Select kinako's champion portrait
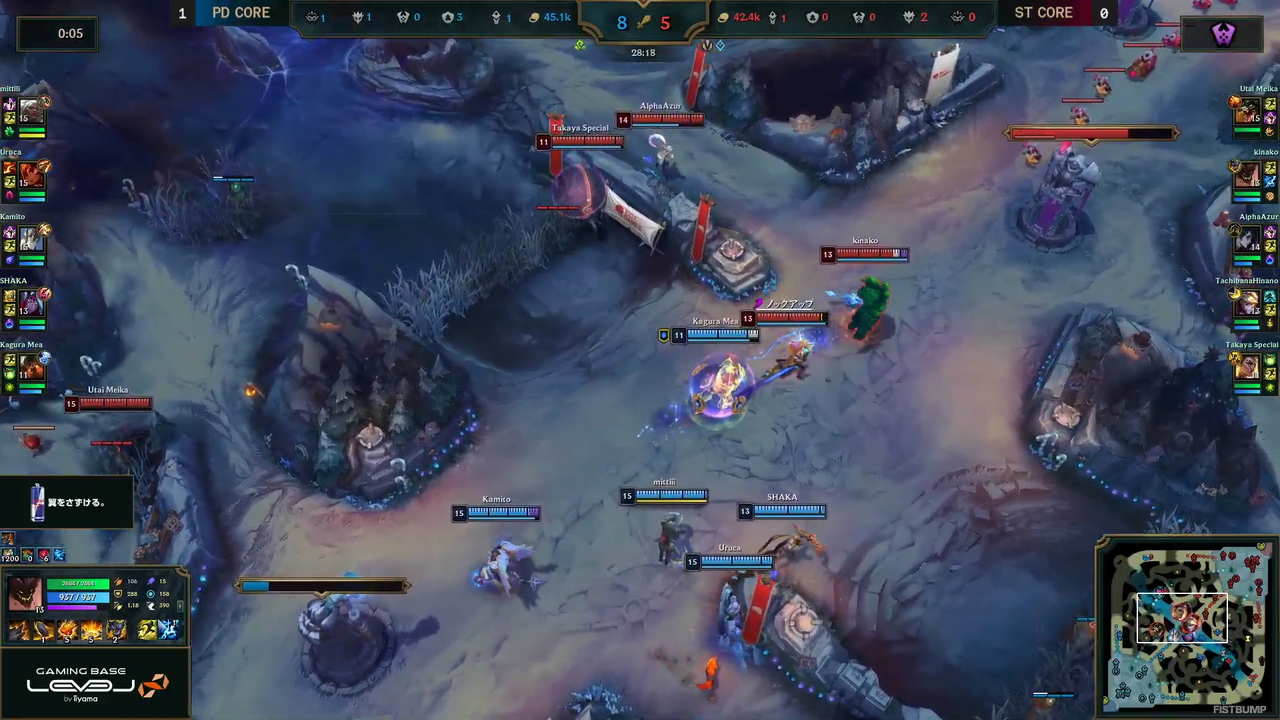 click(1247, 175)
